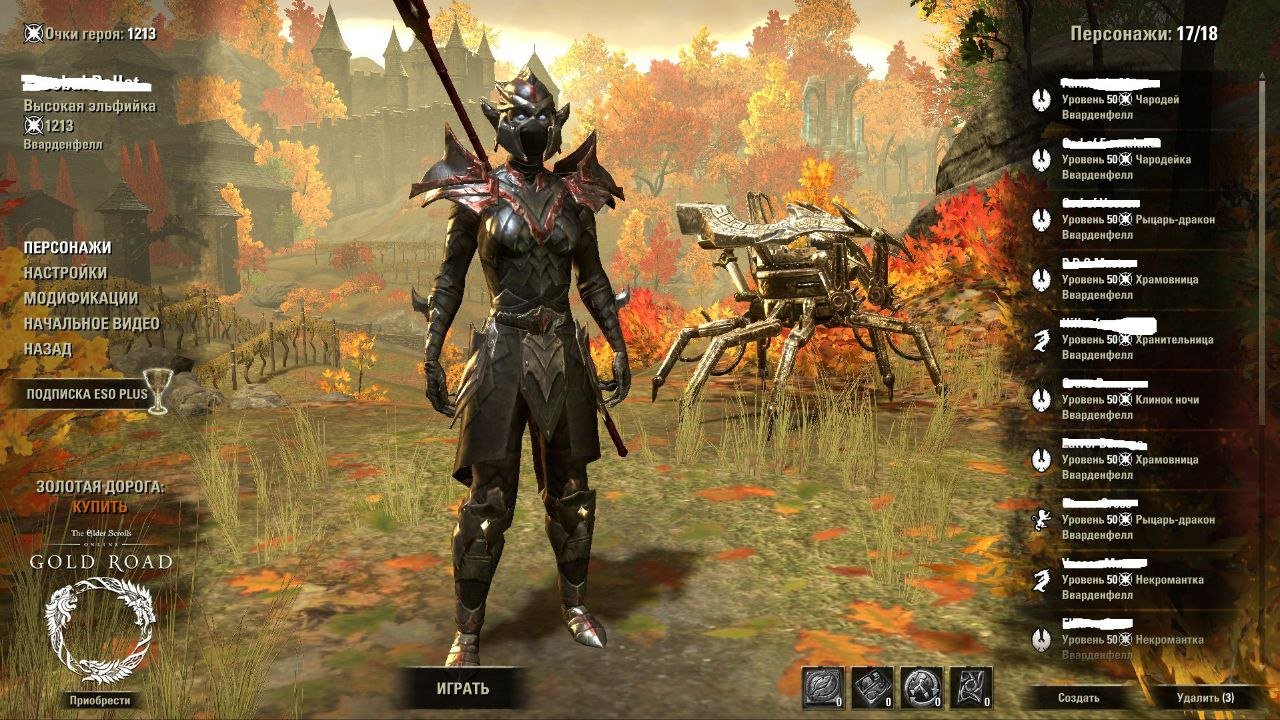Click КУПИТЬ under Золотая дорога

(x=99, y=507)
